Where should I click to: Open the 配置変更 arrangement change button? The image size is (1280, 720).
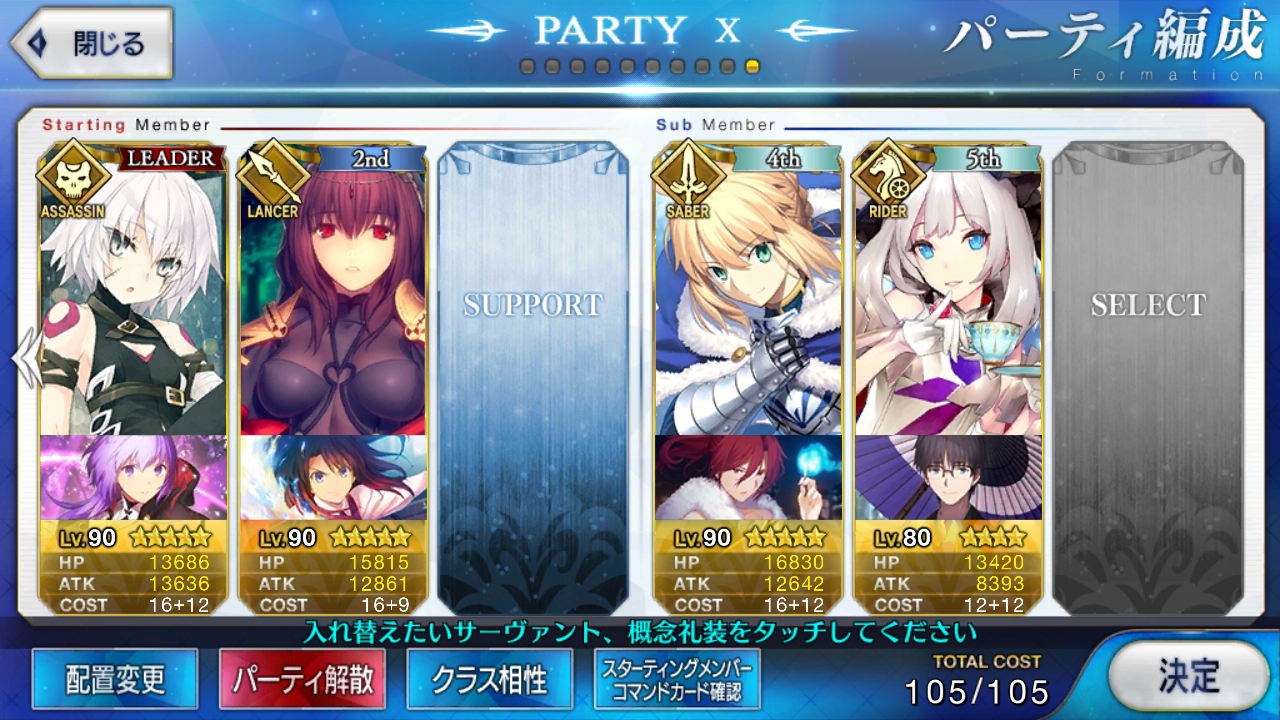coord(115,680)
